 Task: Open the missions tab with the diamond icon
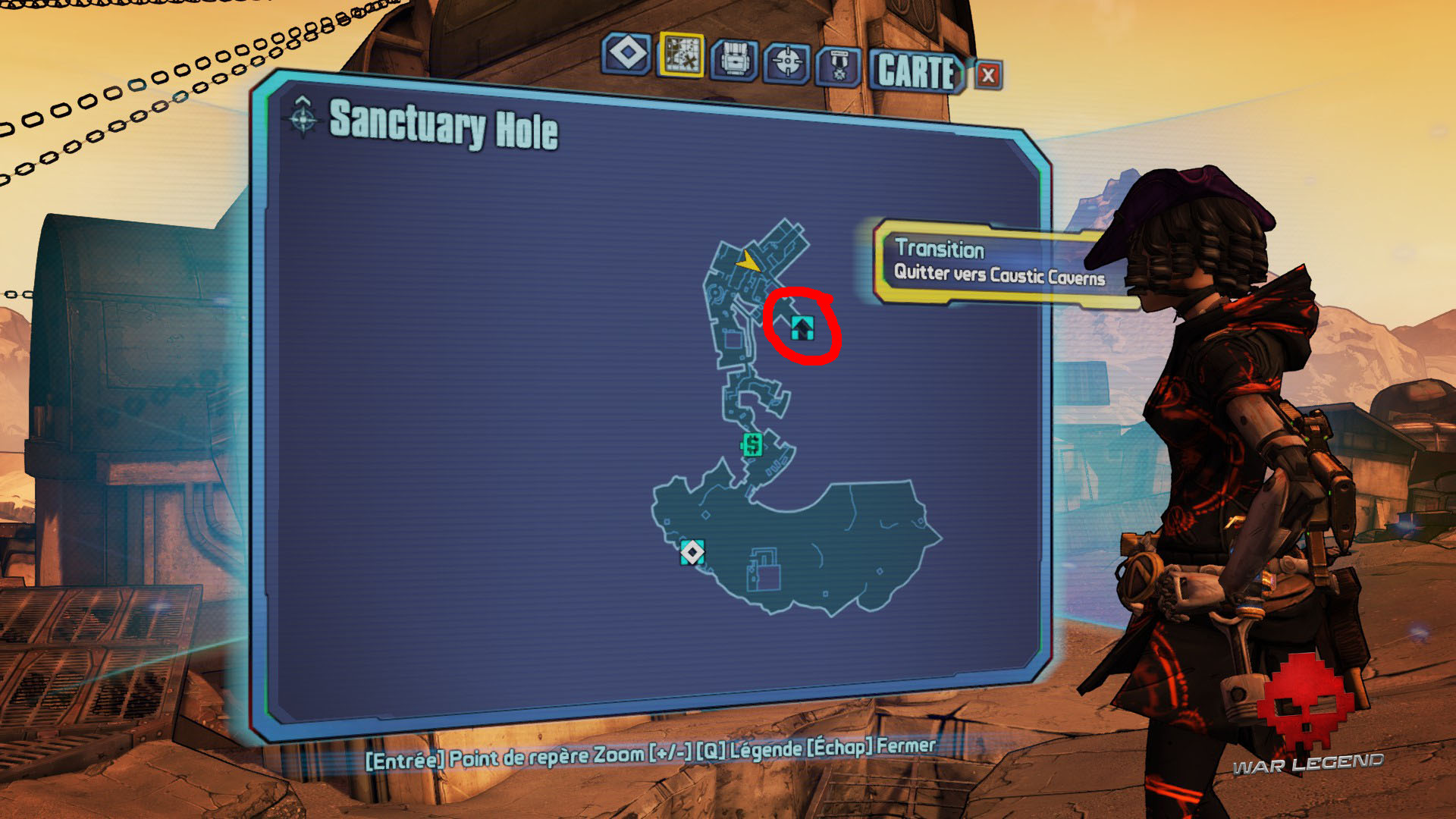point(627,55)
